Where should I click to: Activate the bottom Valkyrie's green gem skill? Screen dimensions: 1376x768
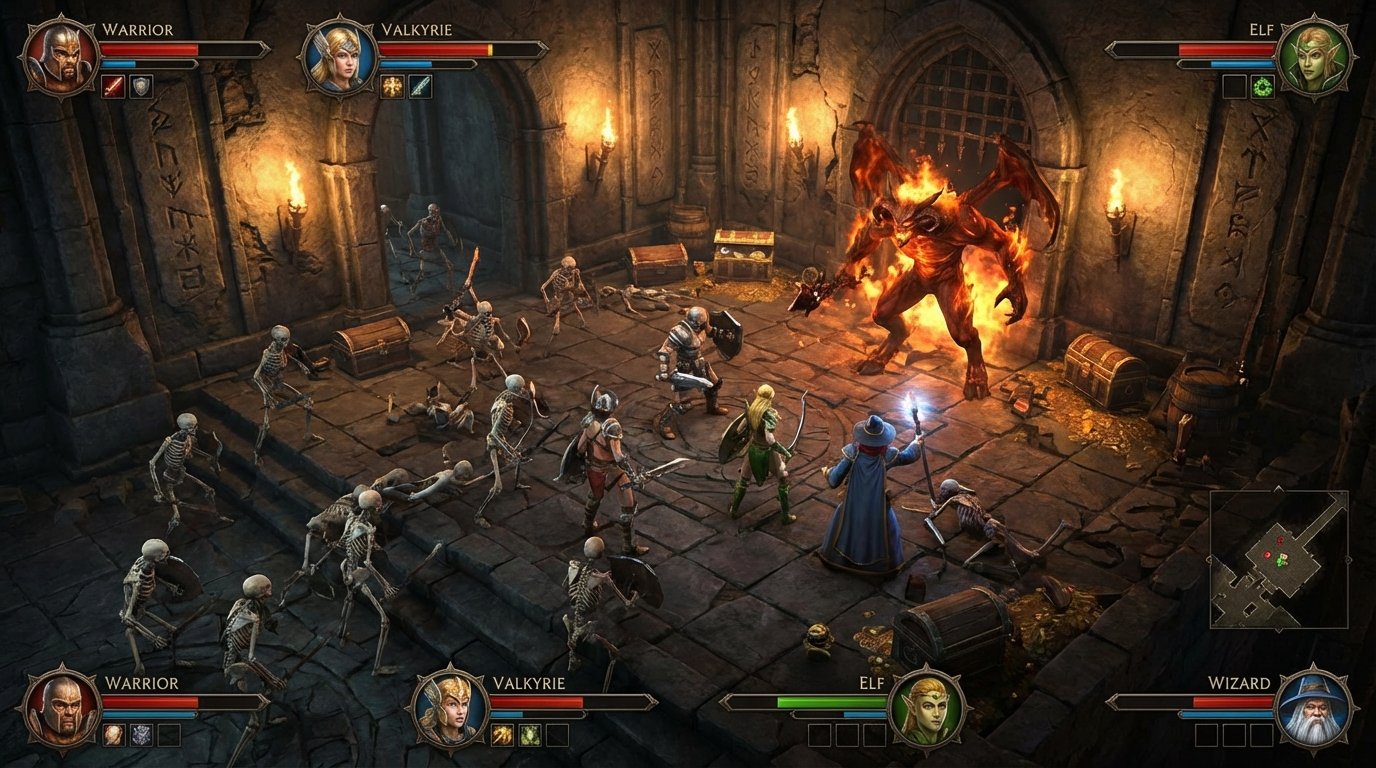coord(529,733)
